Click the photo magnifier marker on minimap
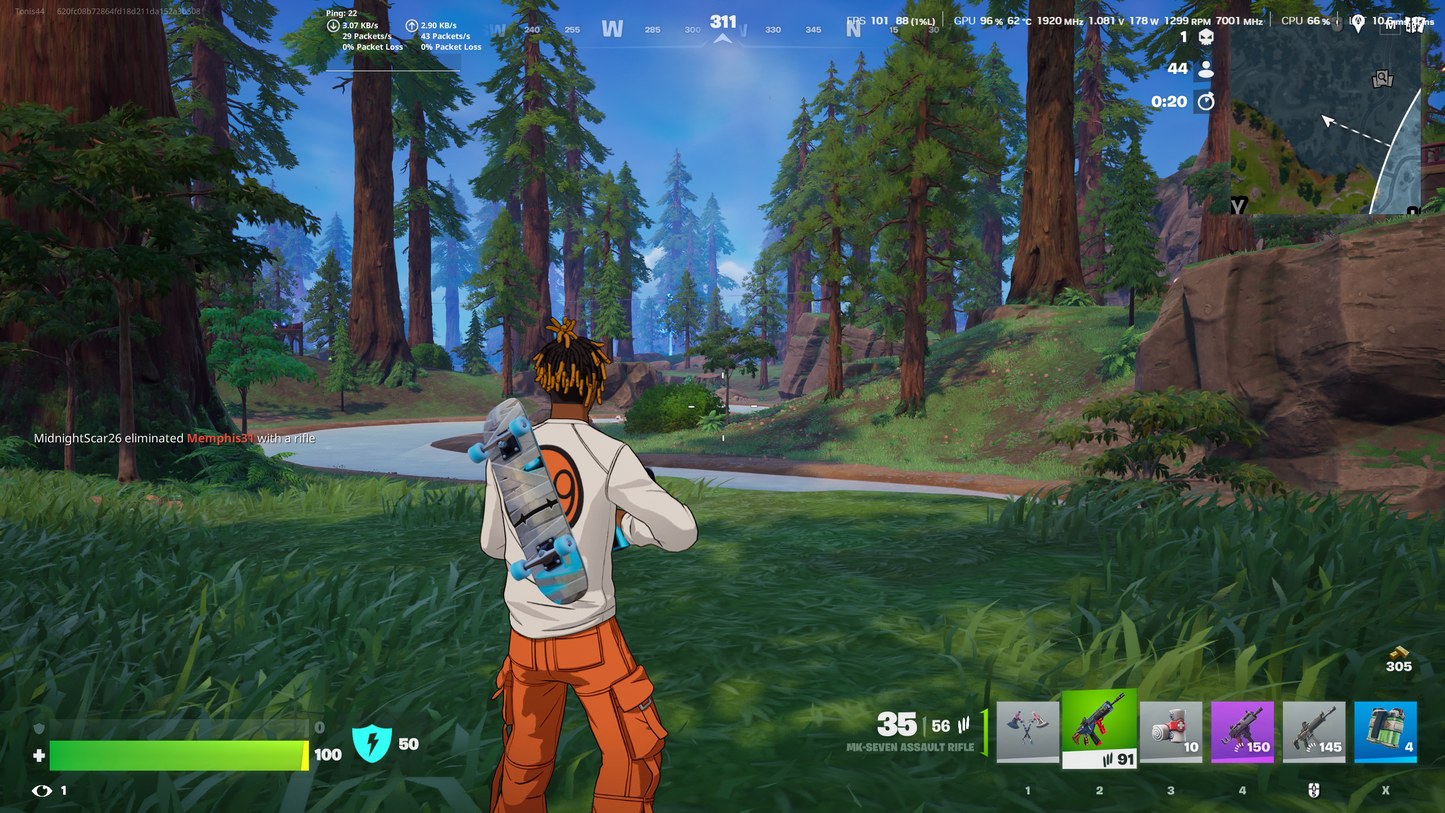The height and width of the screenshot is (813, 1445). pyautogui.click(x=1382, y=78)
